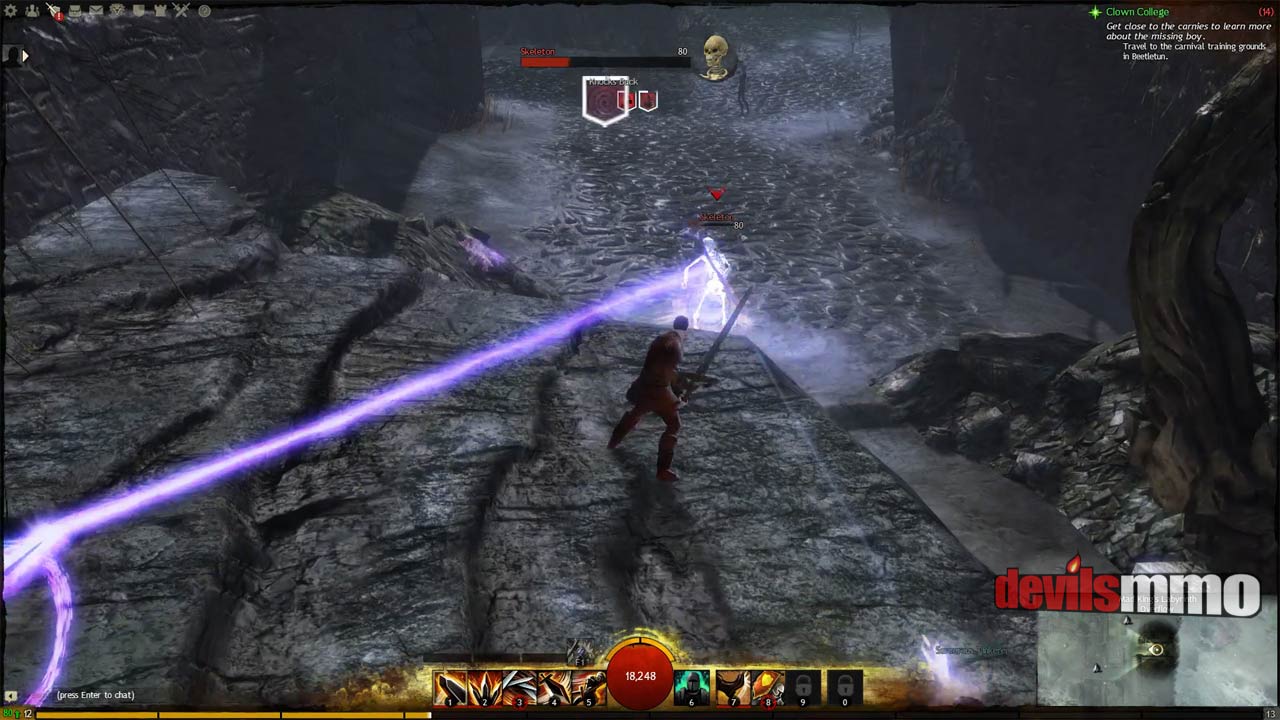Open the gear-shaped game menu

pos(10,11)
